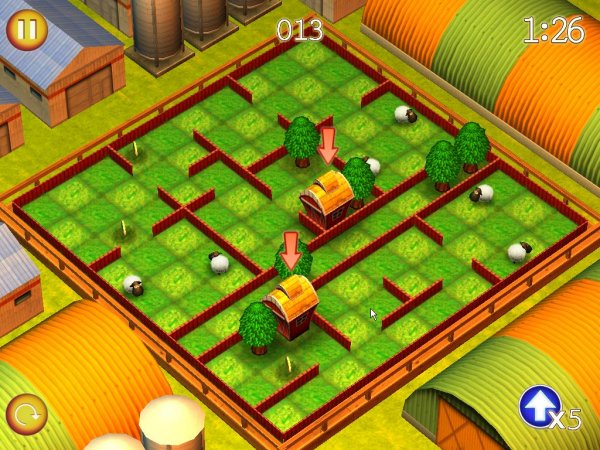Pause the game with the orange button
Image resolution: width=600 pixels, height=450 pixels.
(27, 29)
